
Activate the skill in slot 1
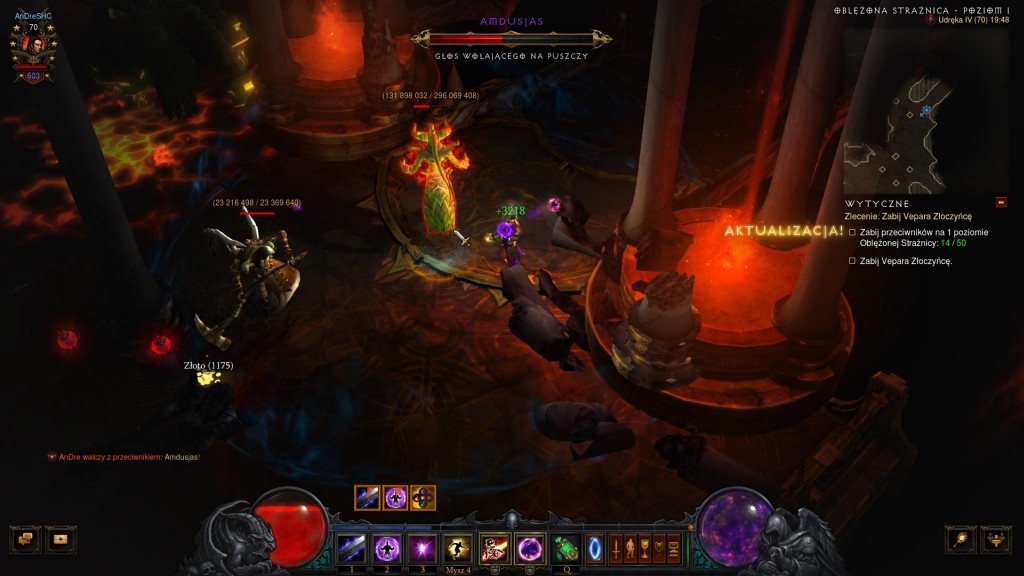[x=351, y=548]
